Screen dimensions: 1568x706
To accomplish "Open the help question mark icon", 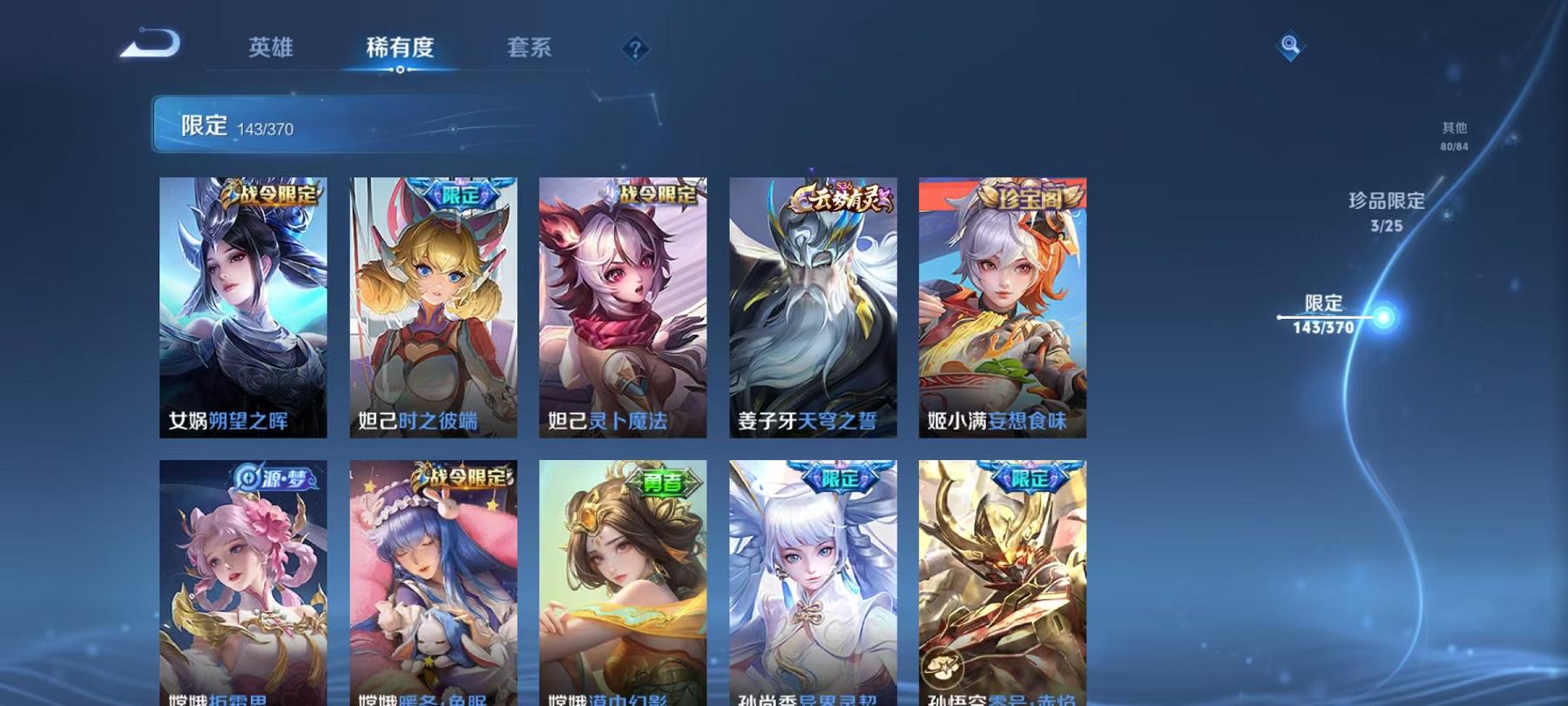I will click(636, 50).
